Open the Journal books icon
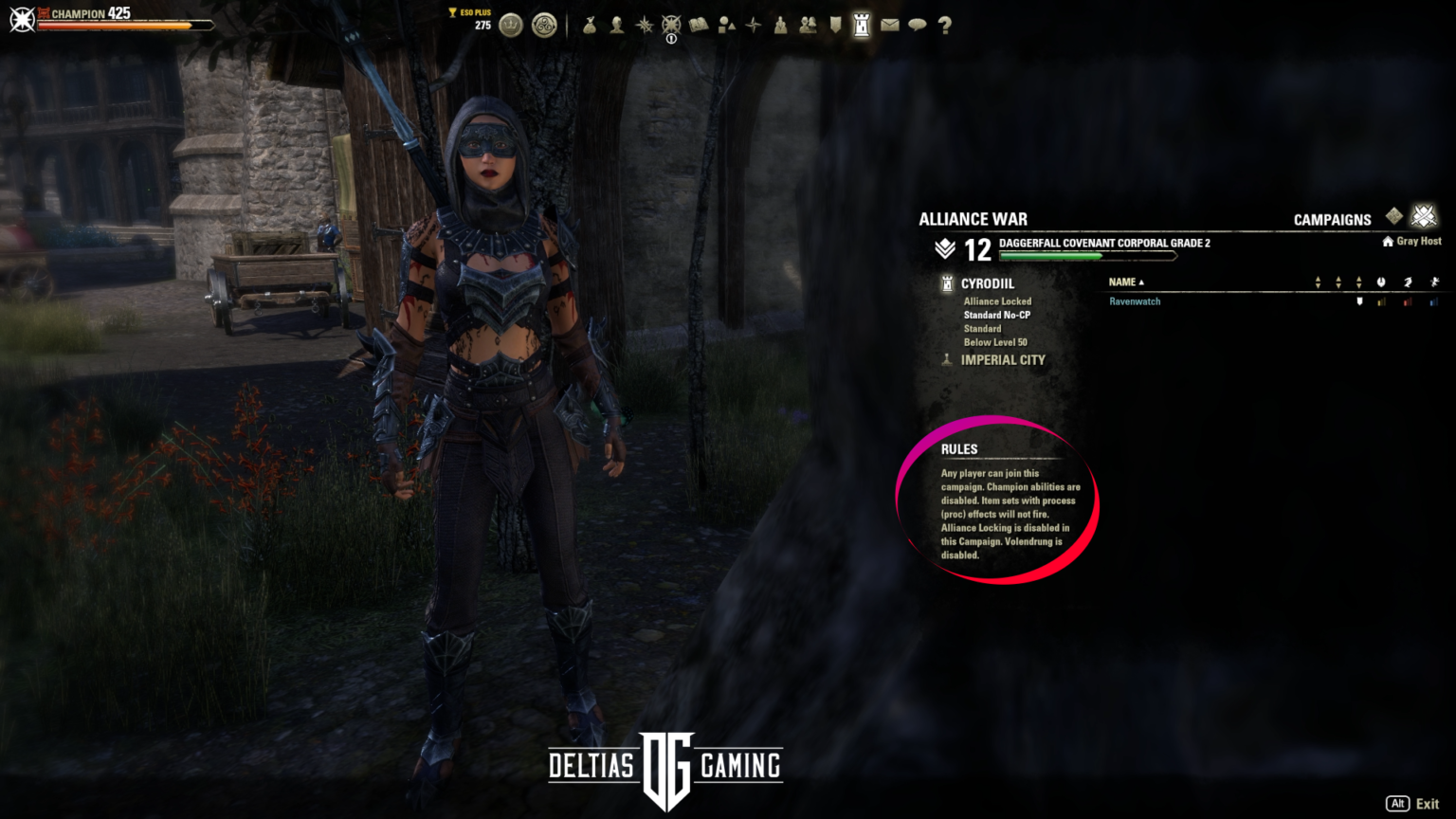The width and height of the screenshot is (1456, 819). 700,26
